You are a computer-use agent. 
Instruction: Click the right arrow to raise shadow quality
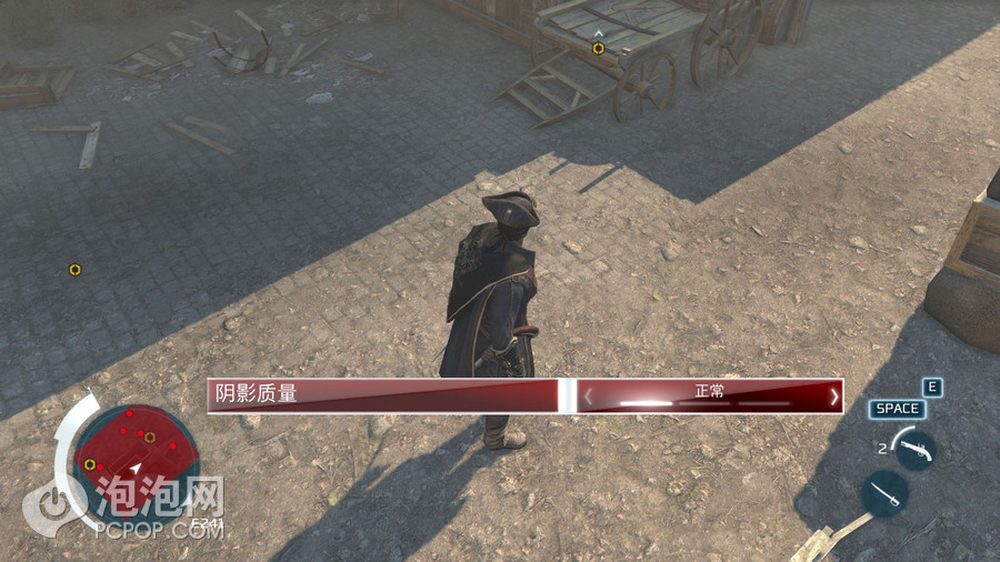(x=834, y=397)
